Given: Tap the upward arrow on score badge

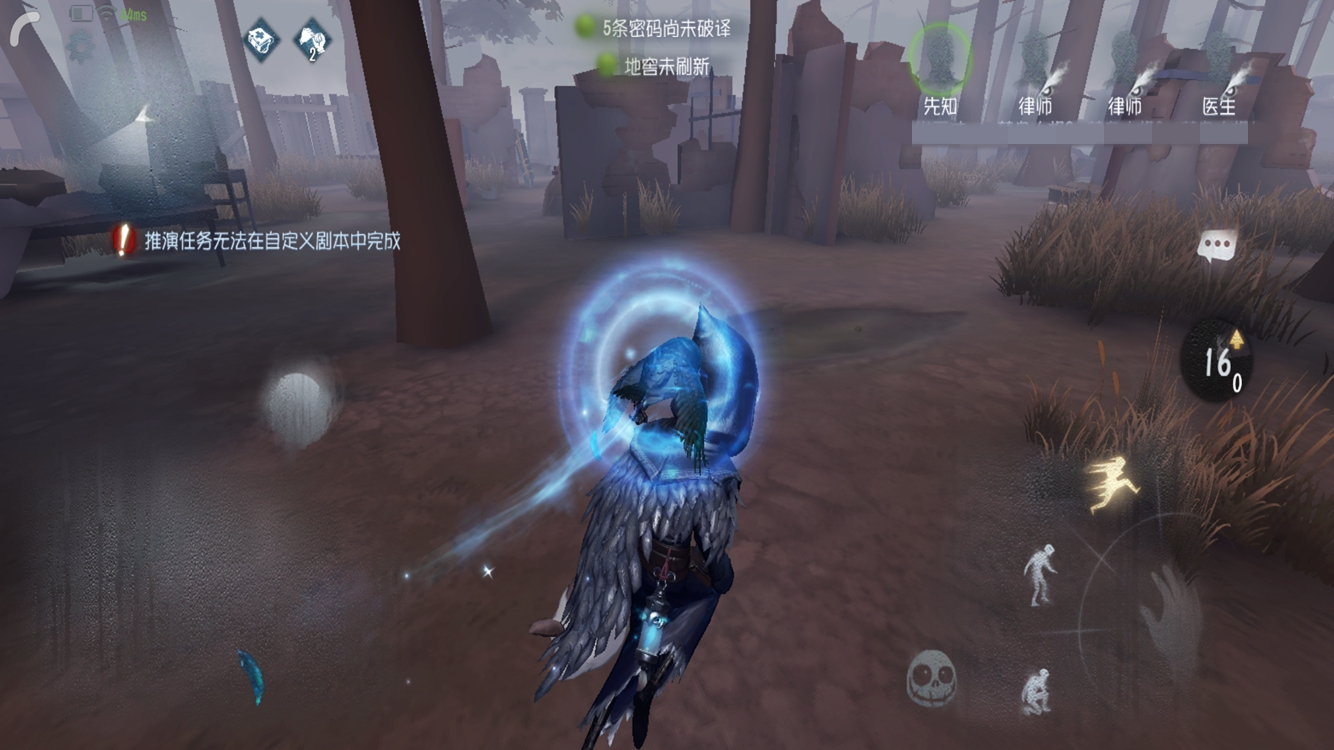Looking at the screenshot, I should (1237, 340).
